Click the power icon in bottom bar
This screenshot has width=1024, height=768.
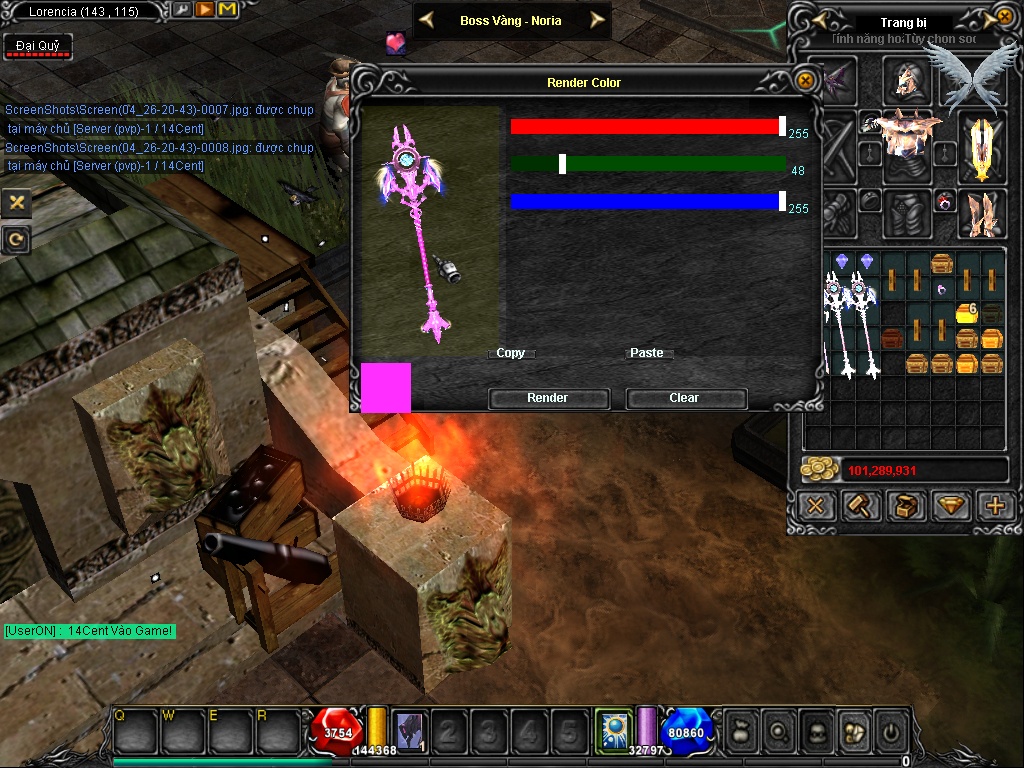pyautogui.click(x=891, y=733)
